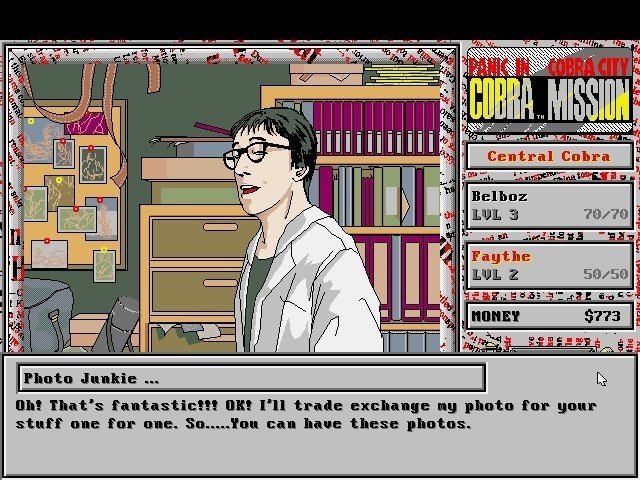Select the Faythe party member panel
Screen dimensions: 640x480
coord(549,265)
